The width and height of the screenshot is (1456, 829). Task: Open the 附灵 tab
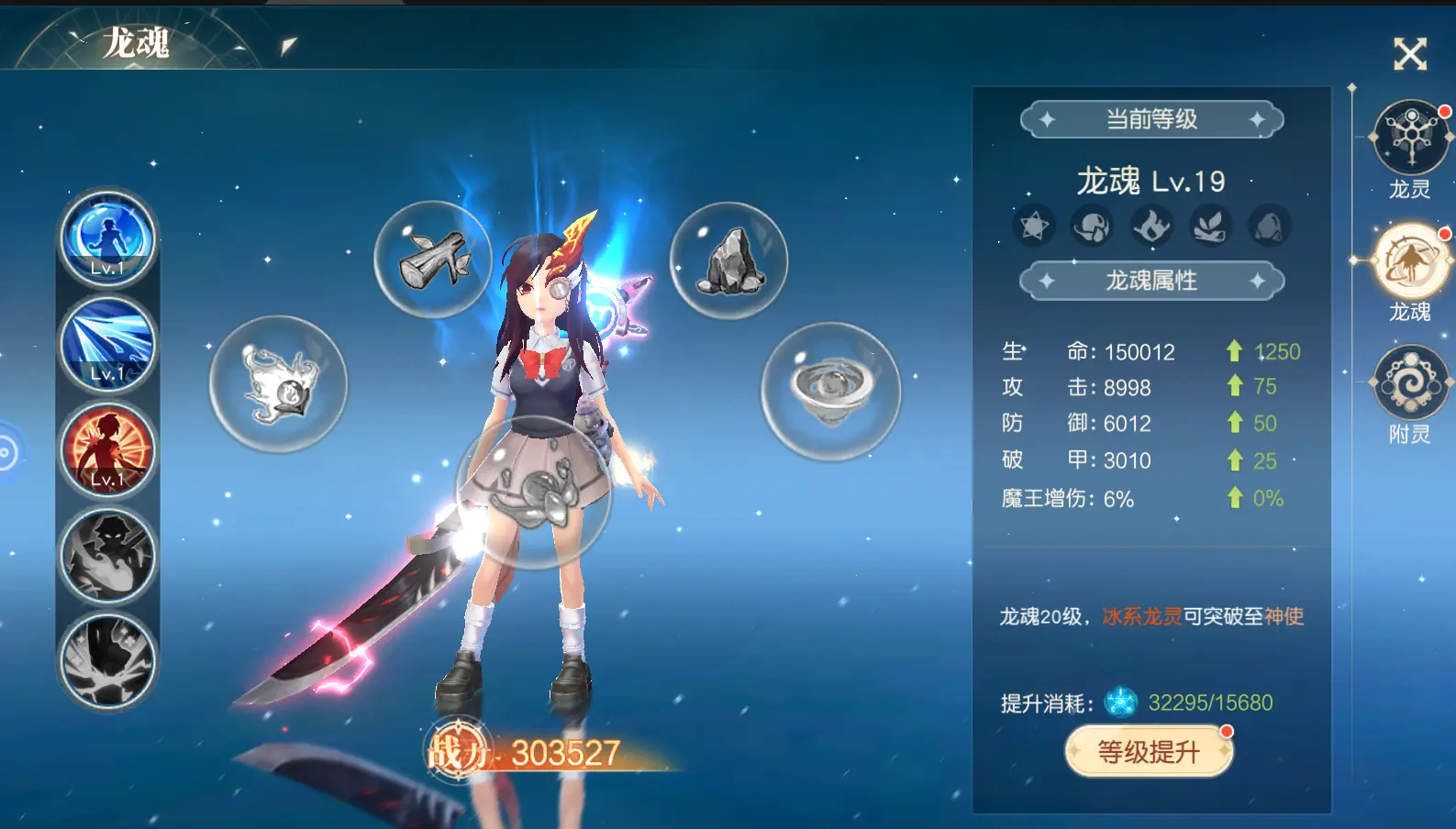1410,383
